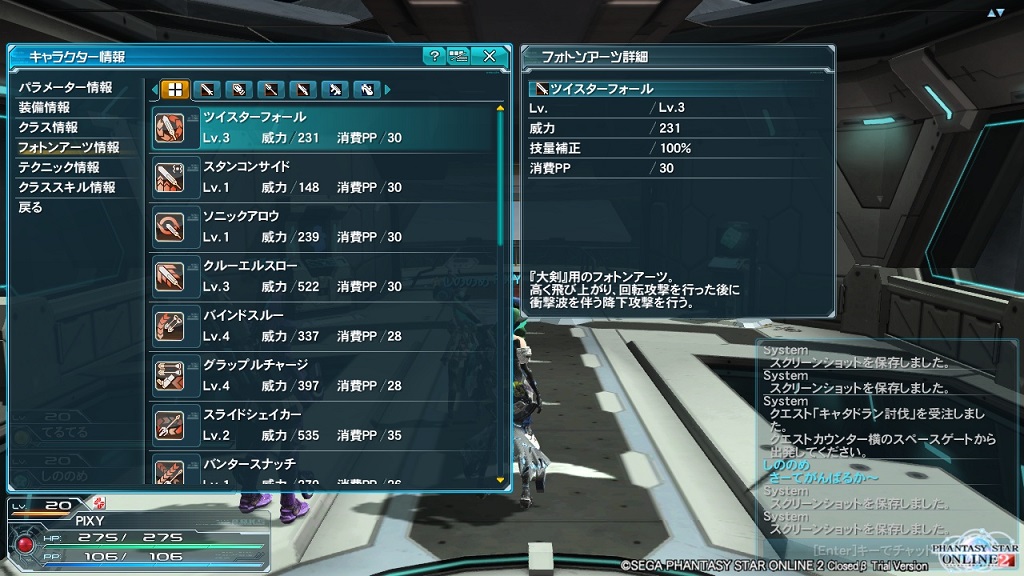Open パラメーター情報 in the side menu
Screen dimensions: 1024x576
tap(66, 88)
